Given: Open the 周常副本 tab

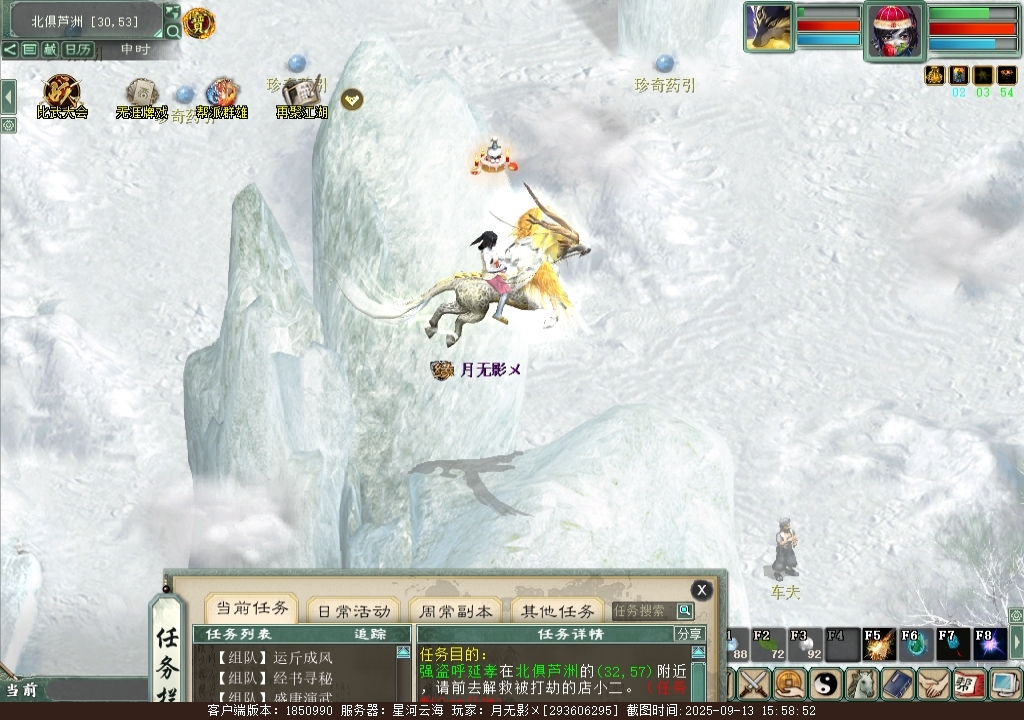Looking at the screenshot, I should coord(456,611).
